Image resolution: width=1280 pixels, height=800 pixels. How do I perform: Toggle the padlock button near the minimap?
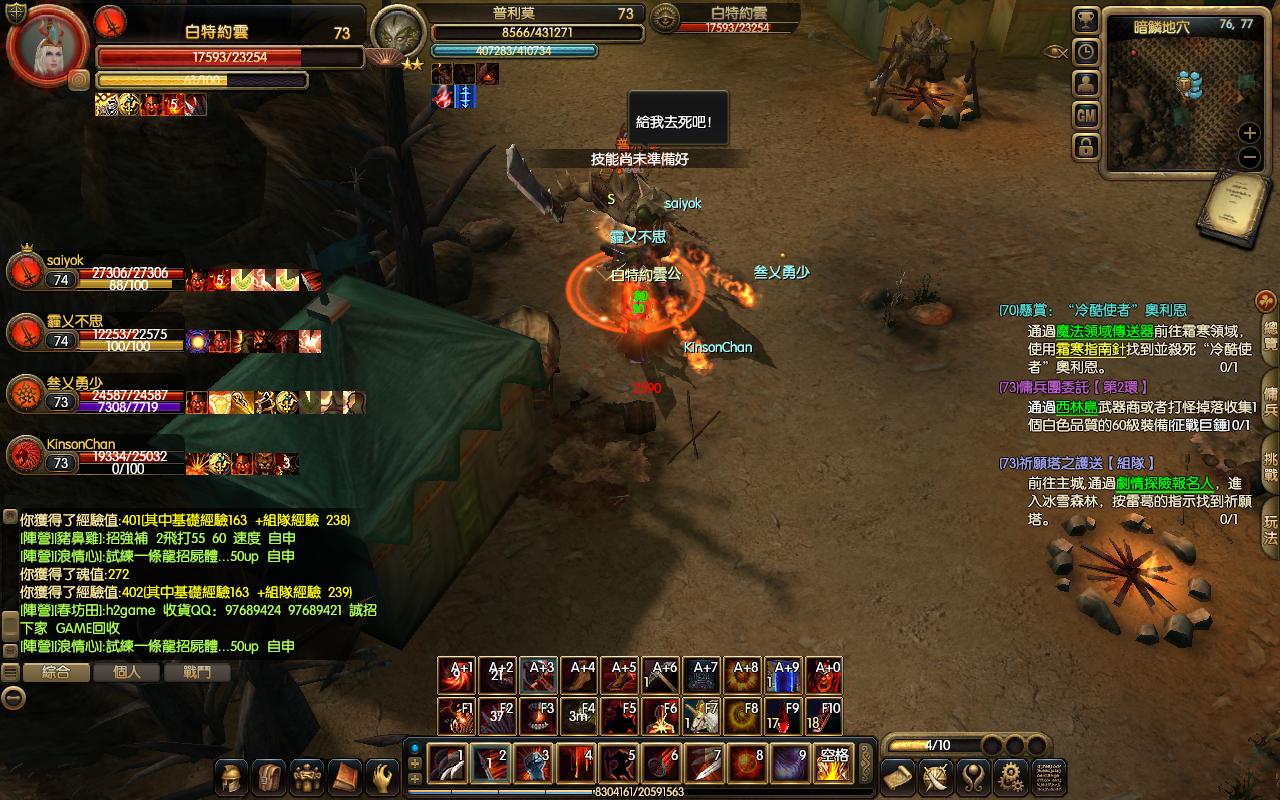click(x=1086, y=147)
